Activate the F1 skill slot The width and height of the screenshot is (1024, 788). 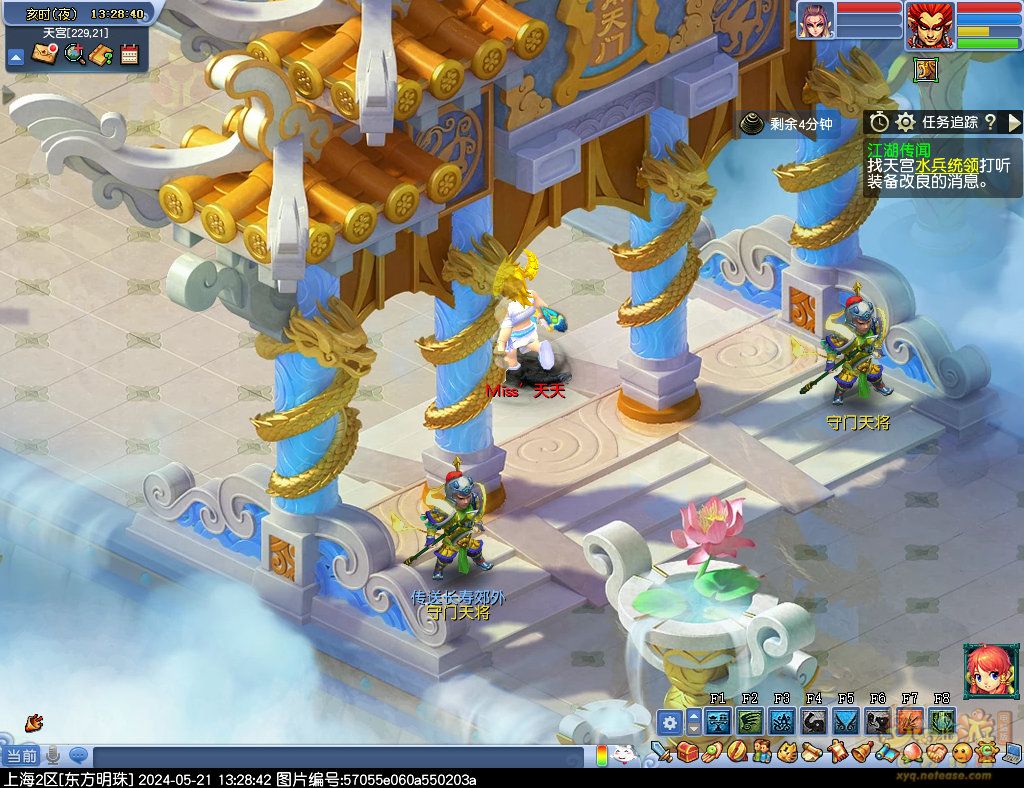pos(717,721)
